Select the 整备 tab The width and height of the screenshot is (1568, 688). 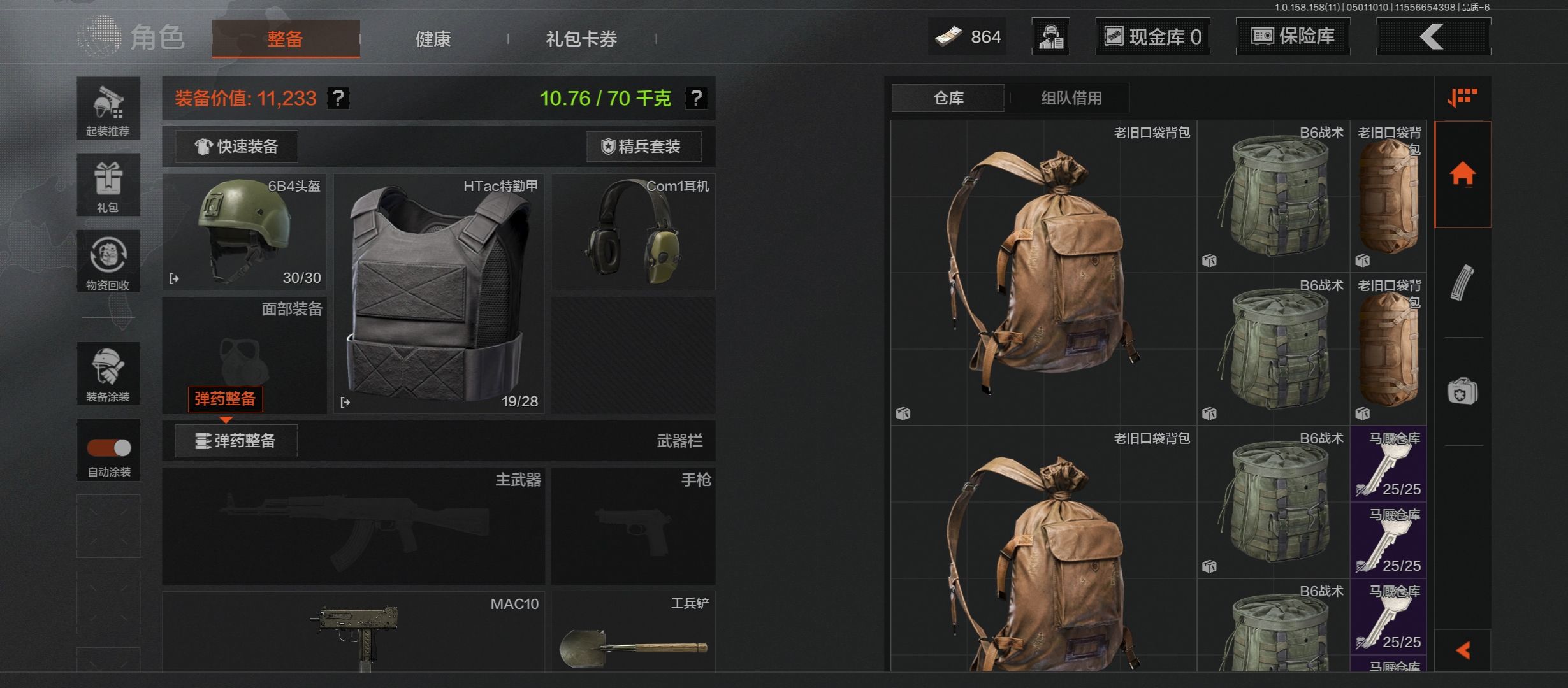[x=286, y=39]
